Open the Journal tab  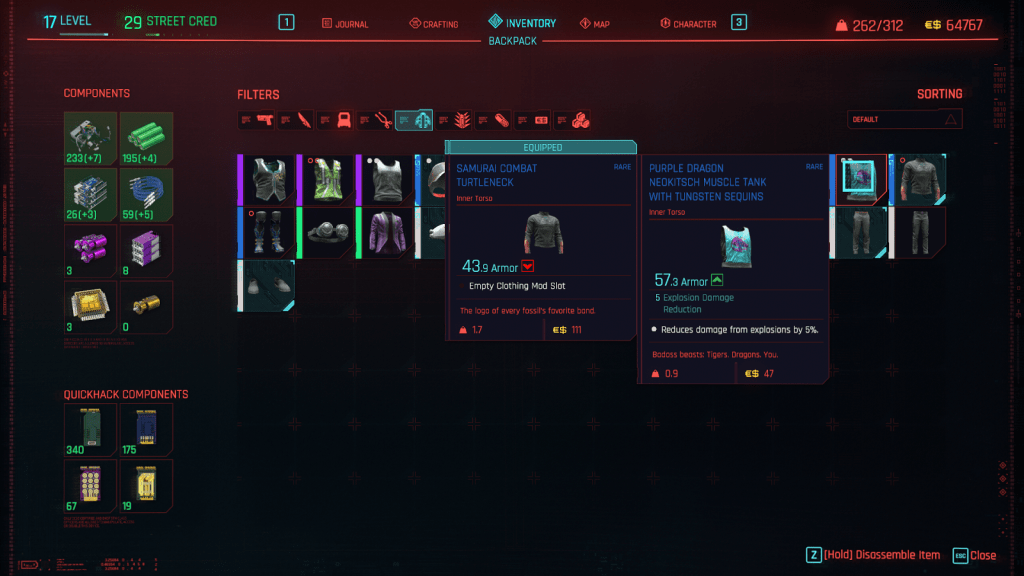346,23
